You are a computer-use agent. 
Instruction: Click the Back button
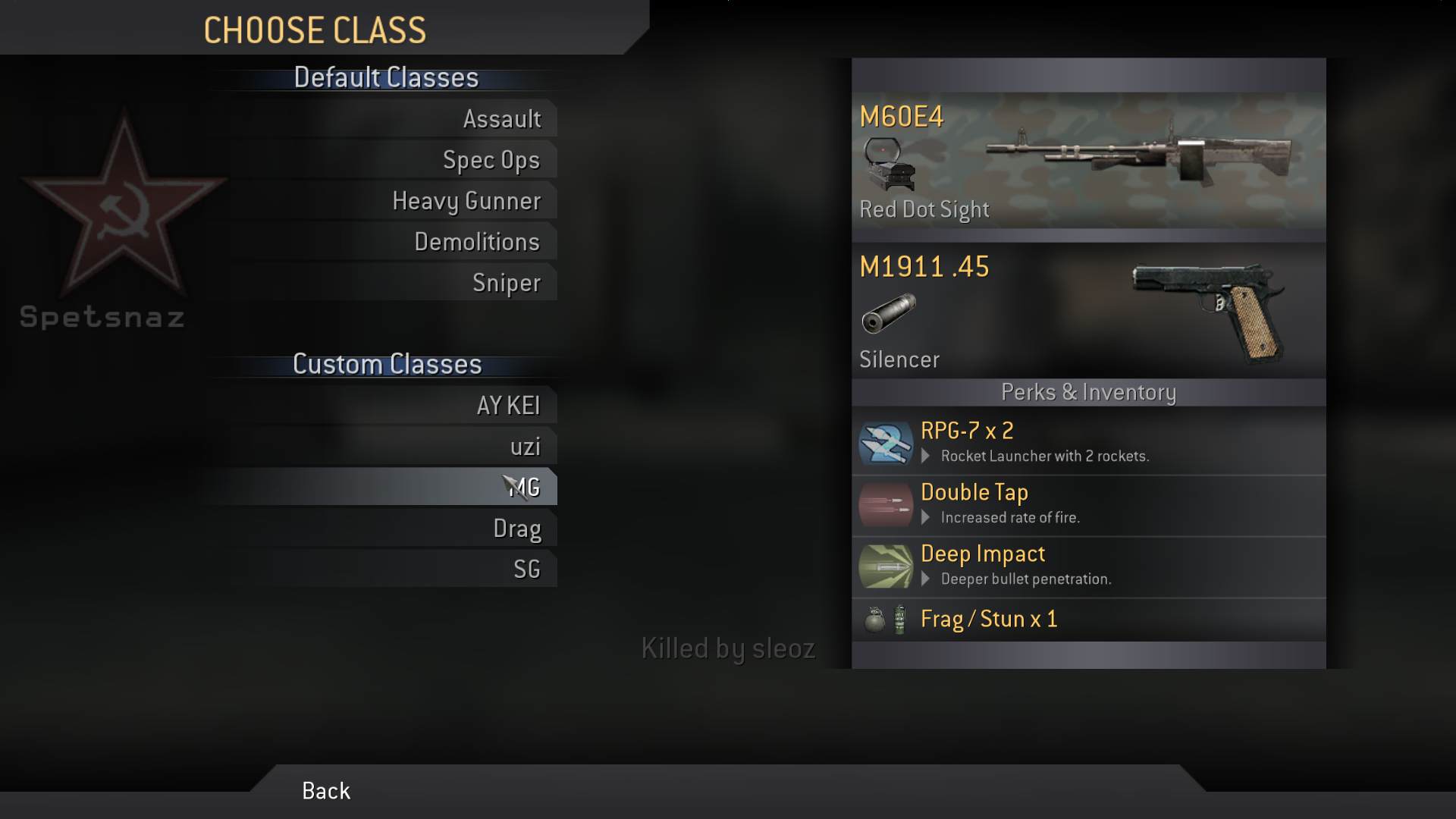coord(326,791)
